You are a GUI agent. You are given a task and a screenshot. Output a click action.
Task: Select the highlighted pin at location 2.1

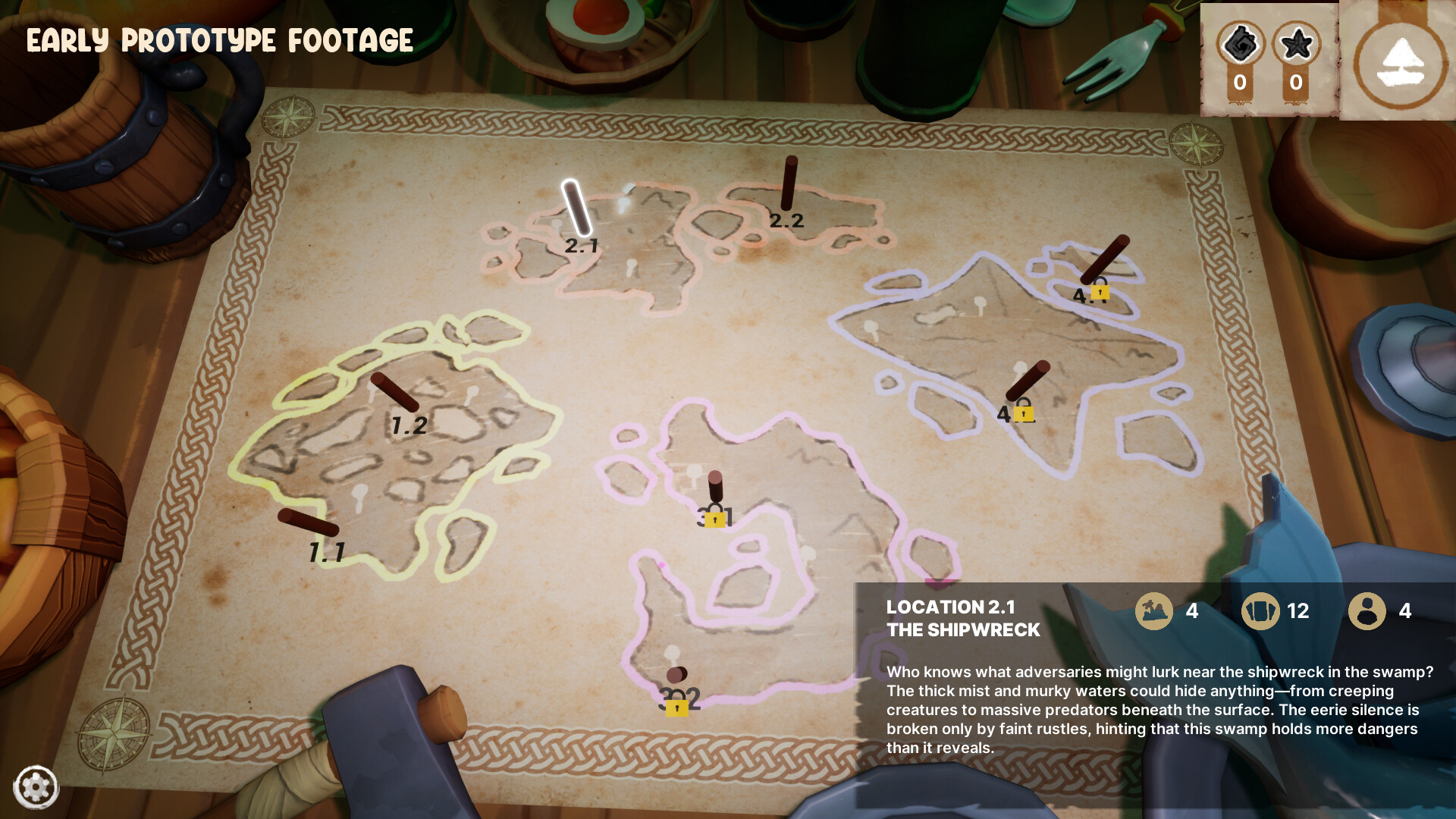(577, 209)
